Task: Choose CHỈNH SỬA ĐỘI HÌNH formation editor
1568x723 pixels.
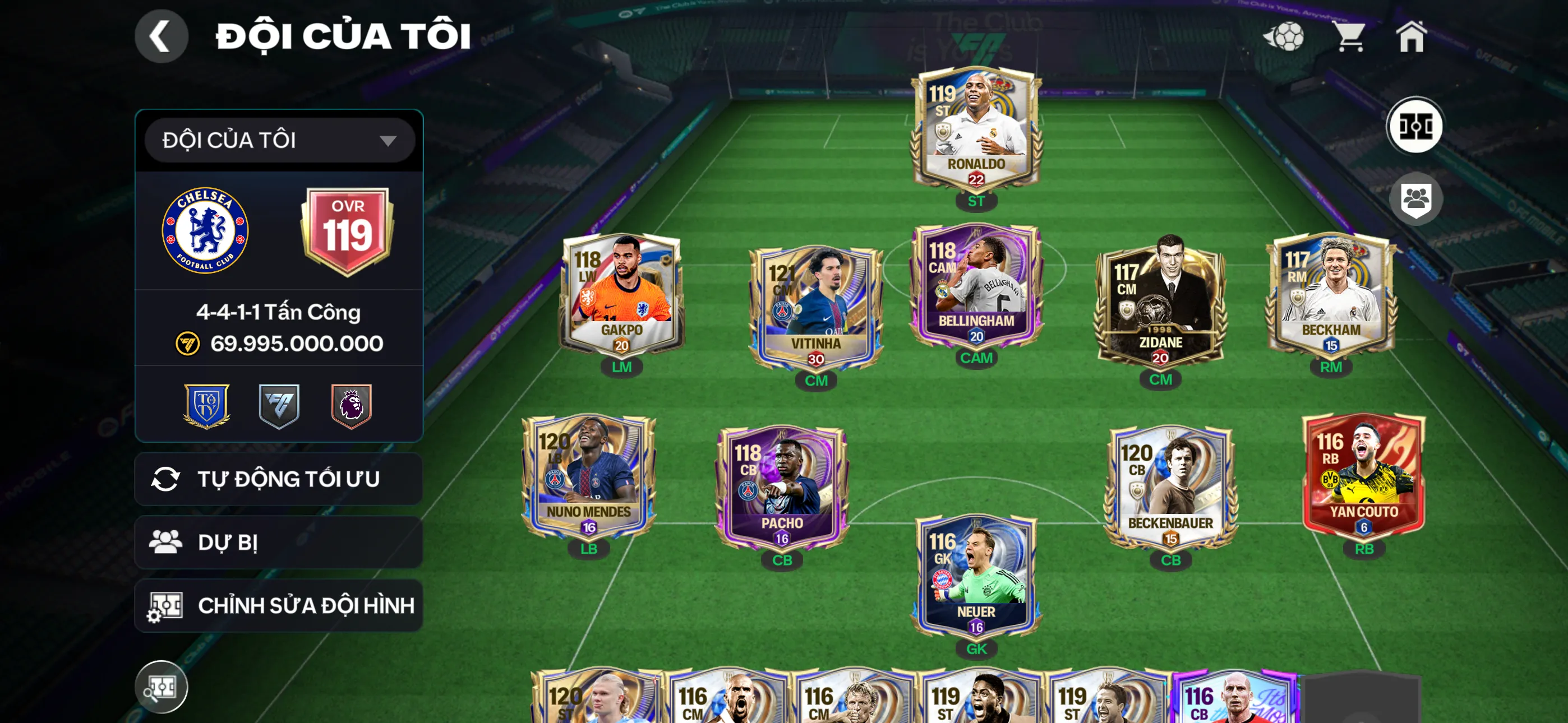Action: (x=279, y=605)
